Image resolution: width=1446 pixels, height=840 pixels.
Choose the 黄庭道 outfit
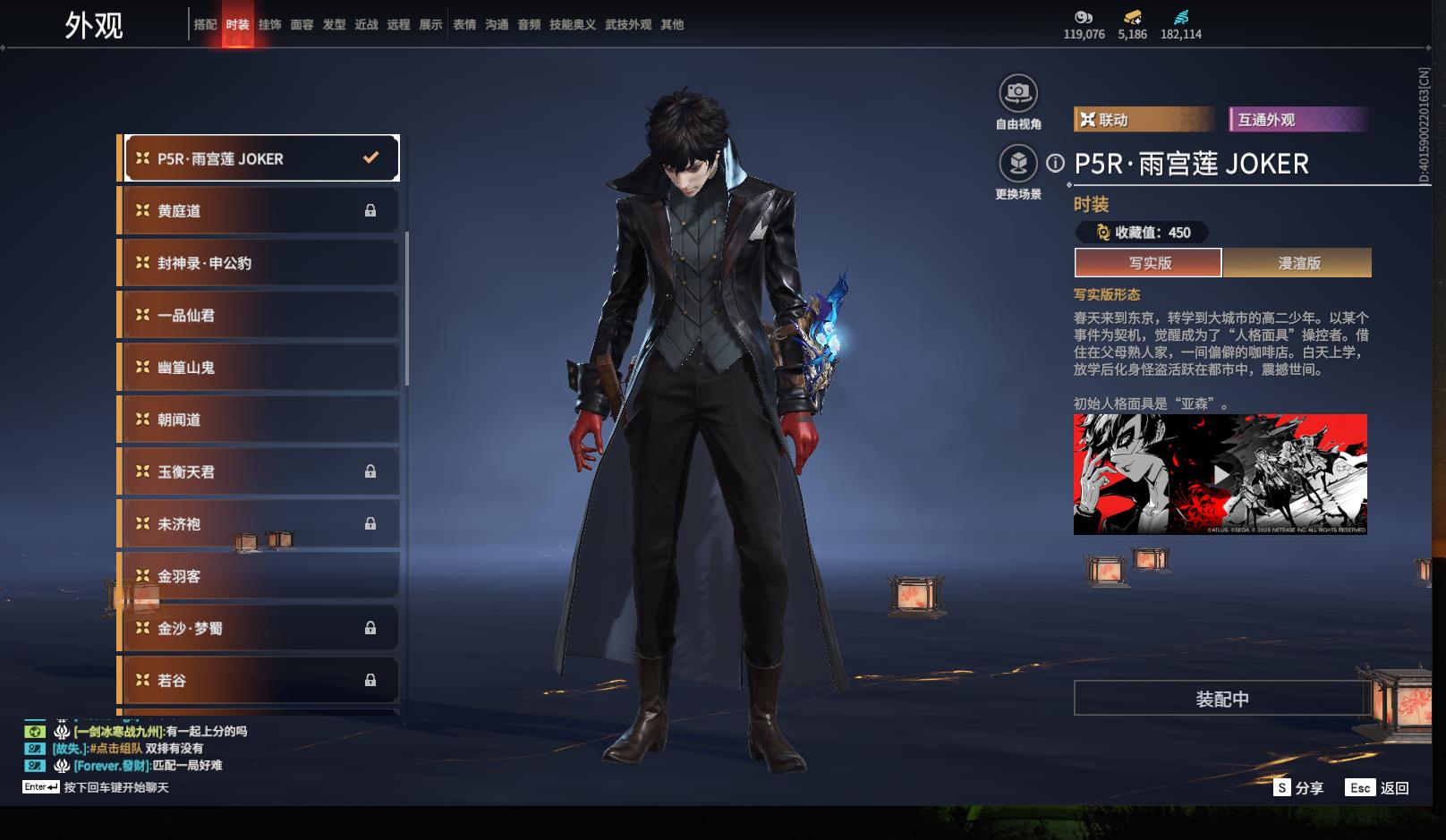point(259,211)
